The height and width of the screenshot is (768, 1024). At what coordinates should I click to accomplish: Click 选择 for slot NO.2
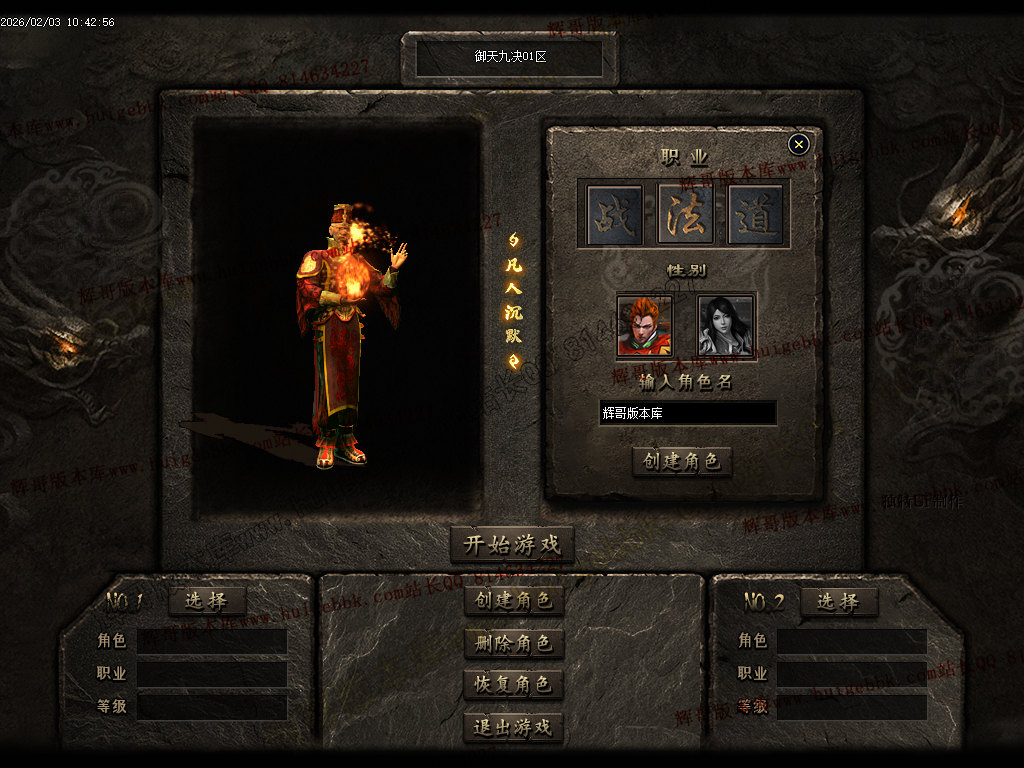click(x=838, y=601)
